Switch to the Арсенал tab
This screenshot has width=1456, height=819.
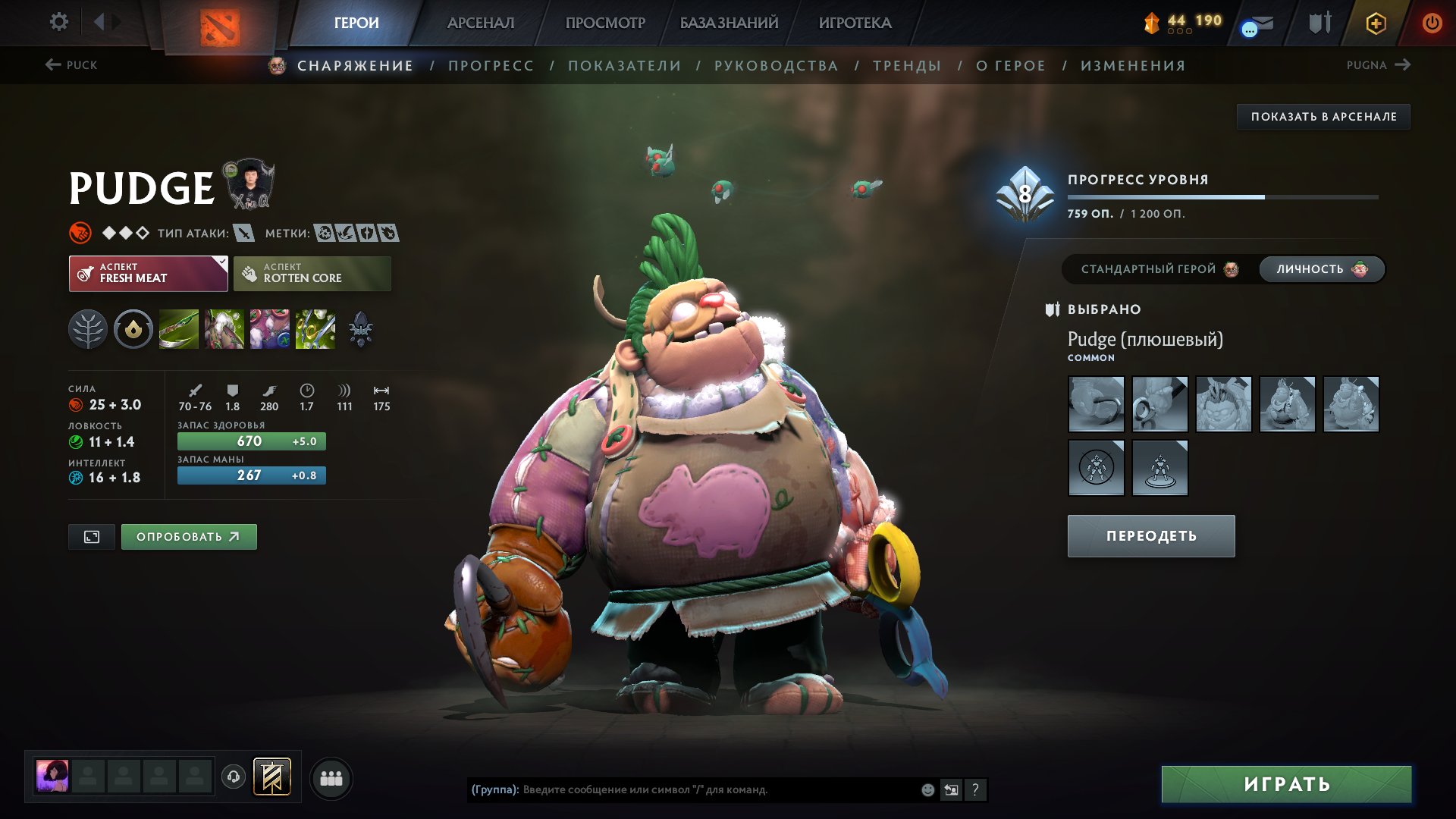[480, 23]
